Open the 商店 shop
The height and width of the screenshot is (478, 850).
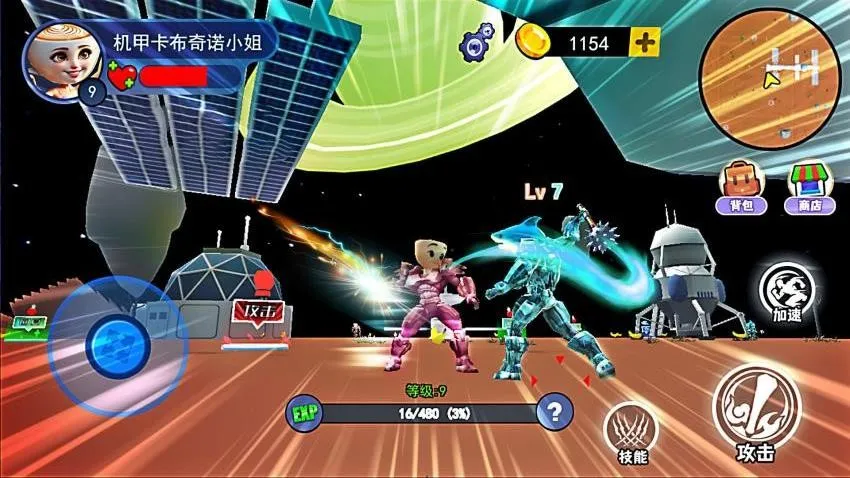(810, 187)
